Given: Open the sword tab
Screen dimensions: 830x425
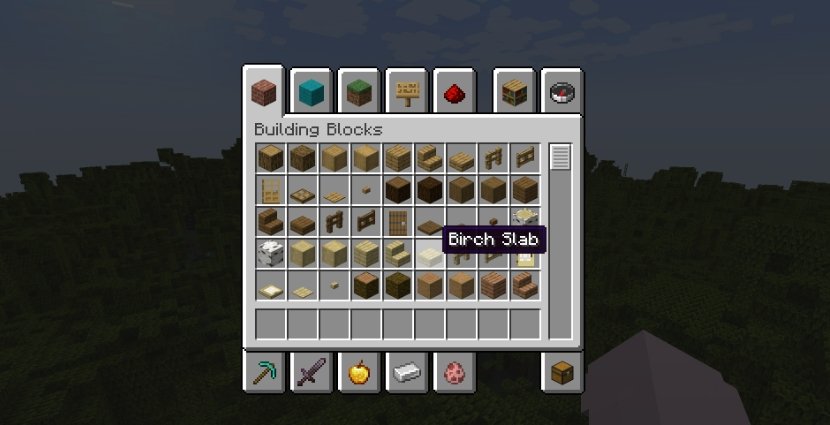Looking at the screenshot, I should pyautogui.click(x=311, y=374).
